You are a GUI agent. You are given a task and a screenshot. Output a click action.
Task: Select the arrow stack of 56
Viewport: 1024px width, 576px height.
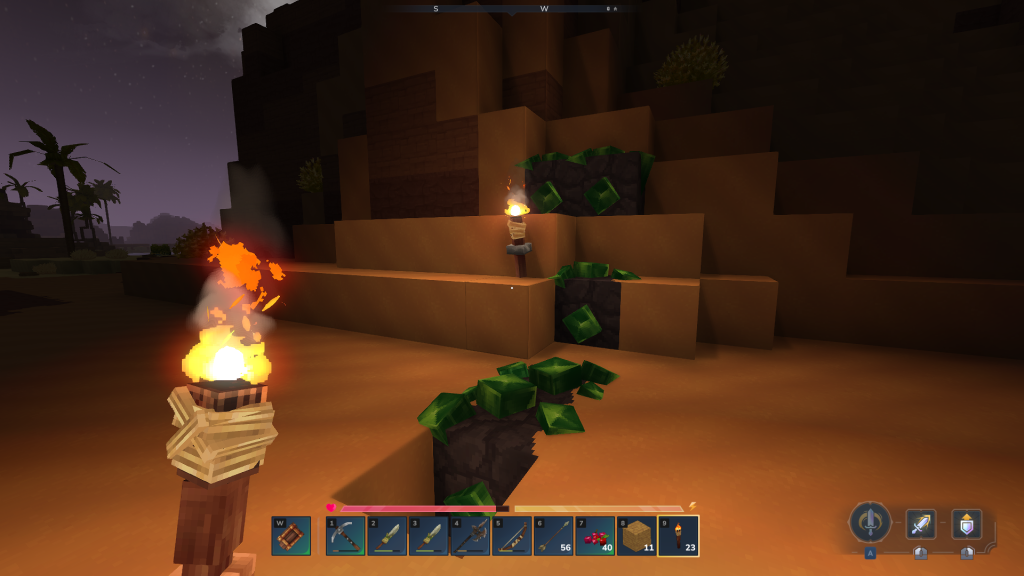[x=553, y=536]
